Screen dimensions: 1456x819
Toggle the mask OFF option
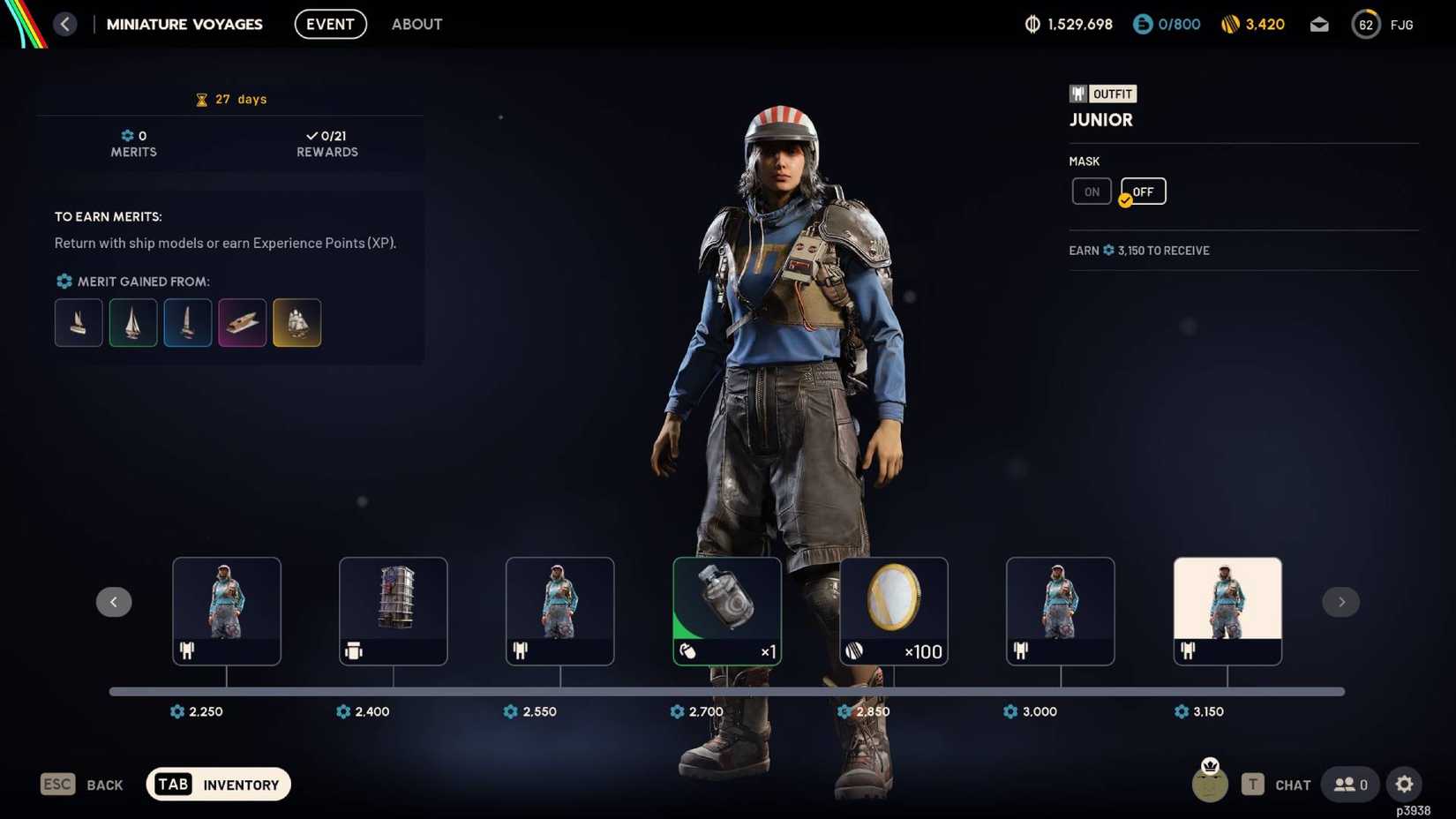(1143, 191)
